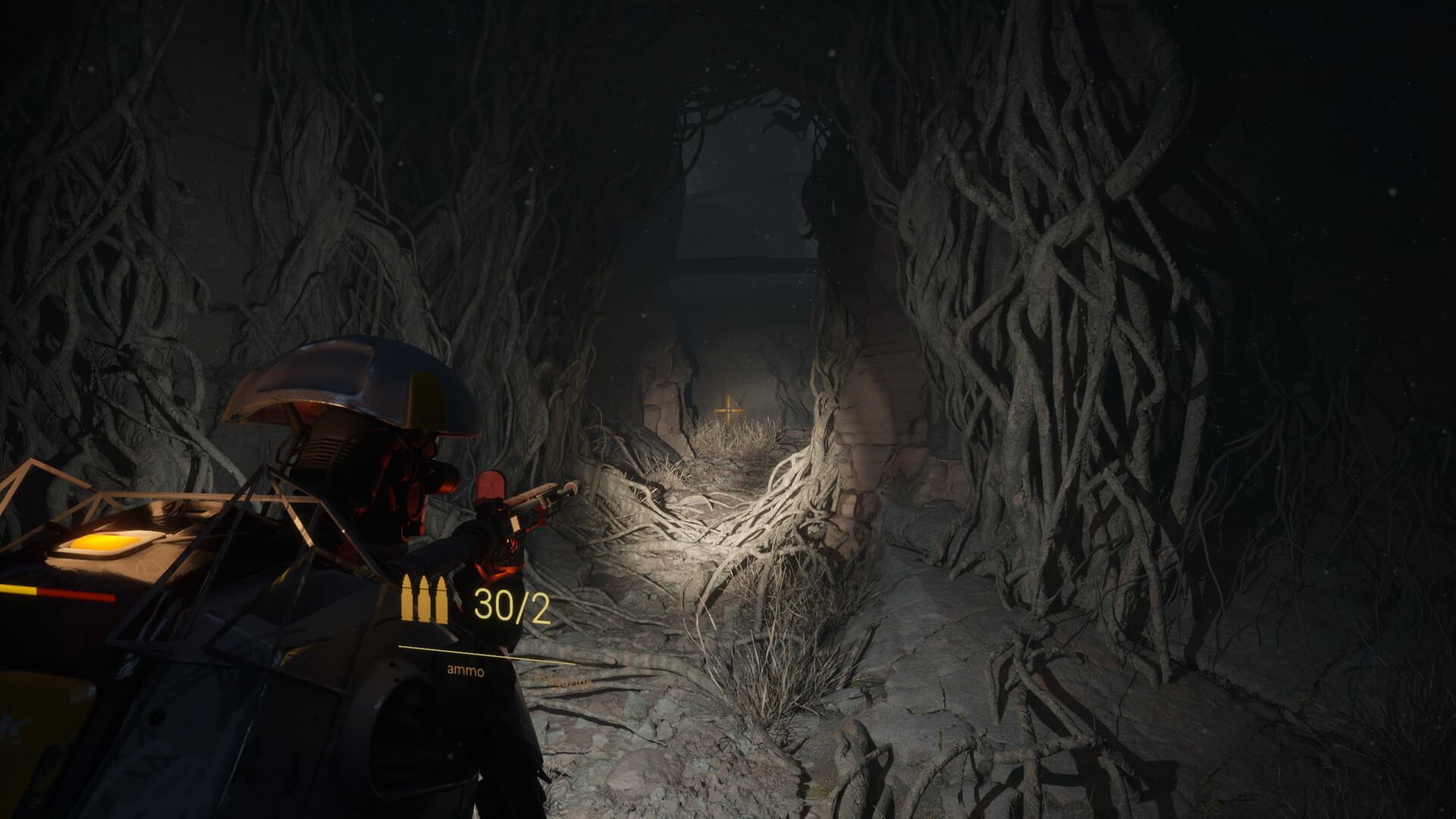Click the first bullet icon in the ammo display
Viewport: 1456px width, 819px height.
407,599
